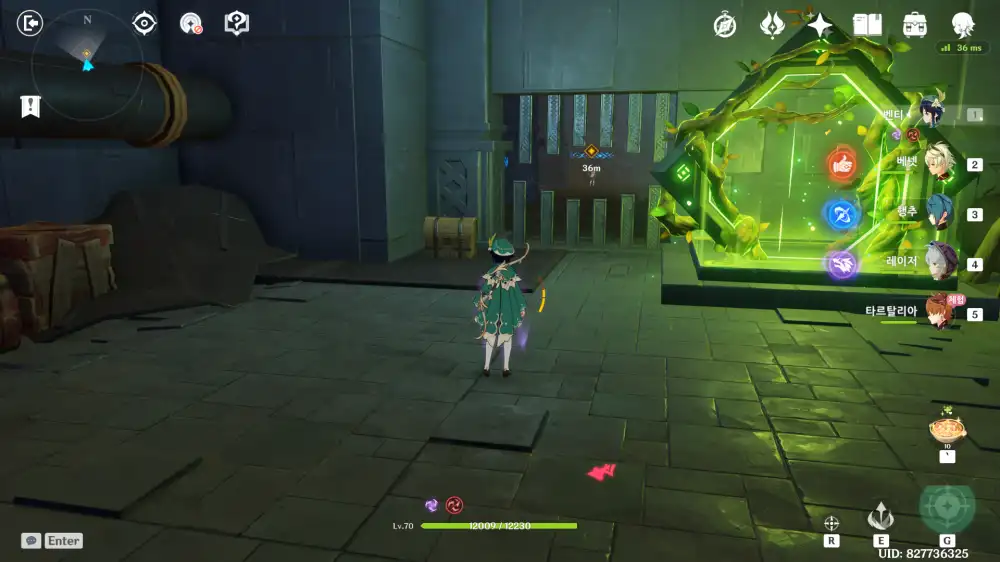Open the adventurer handbook book icon
The width and height of the screenshot is (1000, 562).
[867, 25]
